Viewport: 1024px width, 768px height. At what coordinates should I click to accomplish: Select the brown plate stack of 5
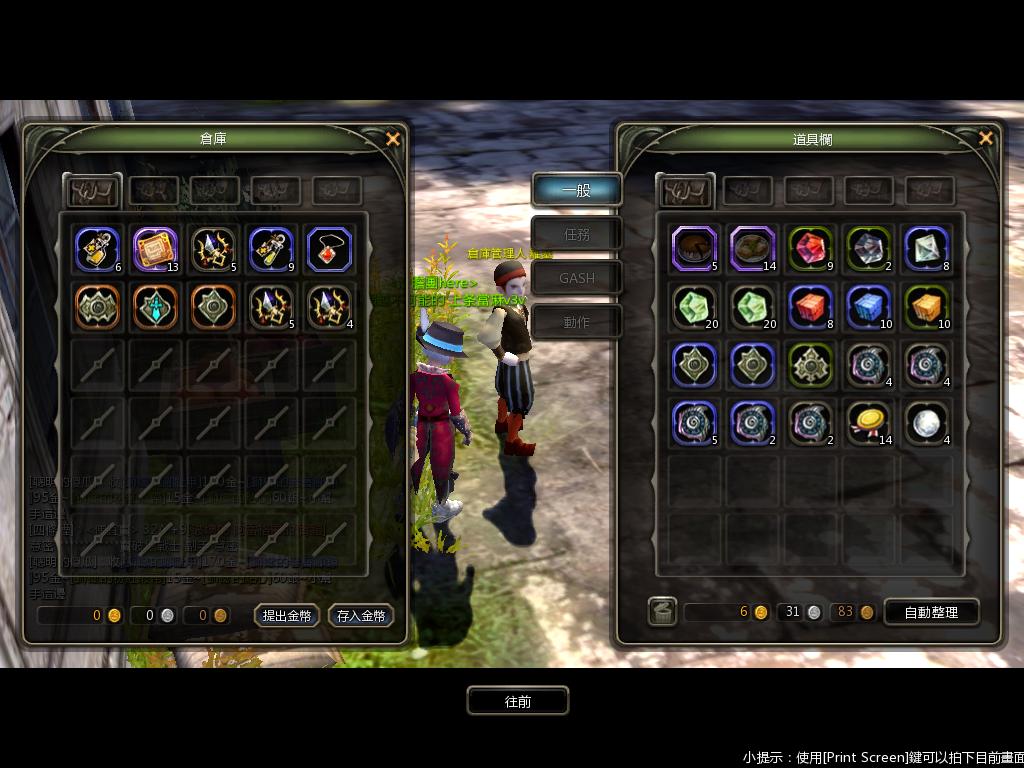point(695,248)
